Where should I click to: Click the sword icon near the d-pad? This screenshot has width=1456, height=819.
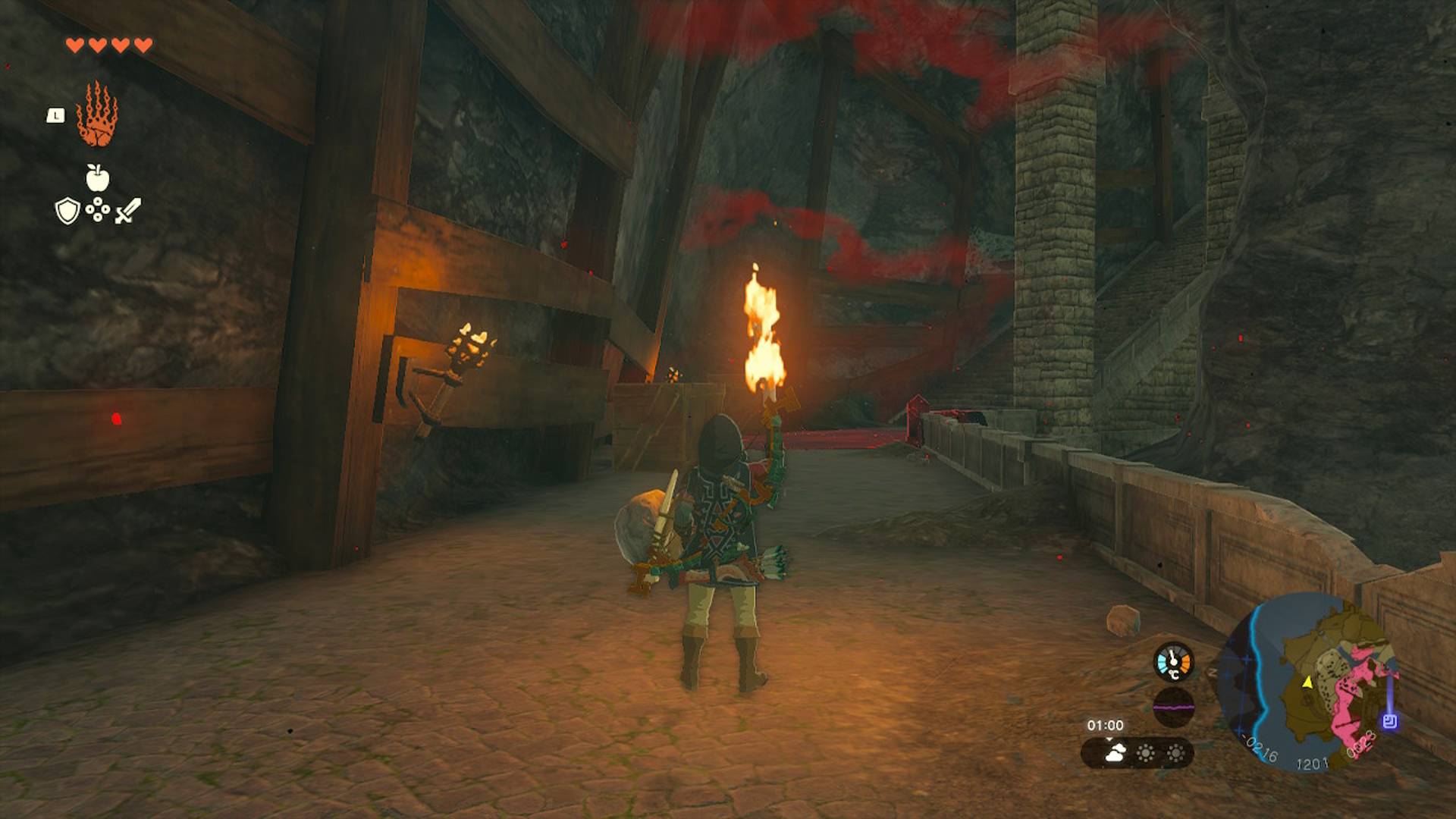(128, 210)
